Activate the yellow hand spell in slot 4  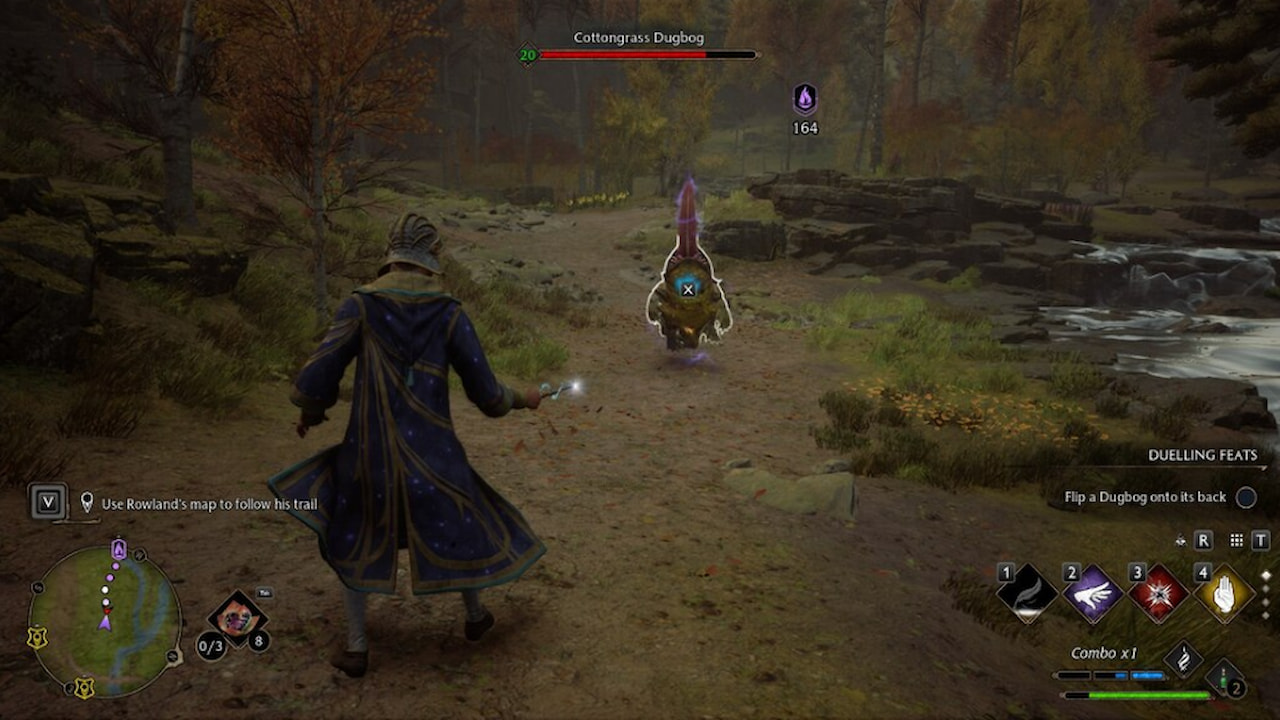coord(1223,592)
